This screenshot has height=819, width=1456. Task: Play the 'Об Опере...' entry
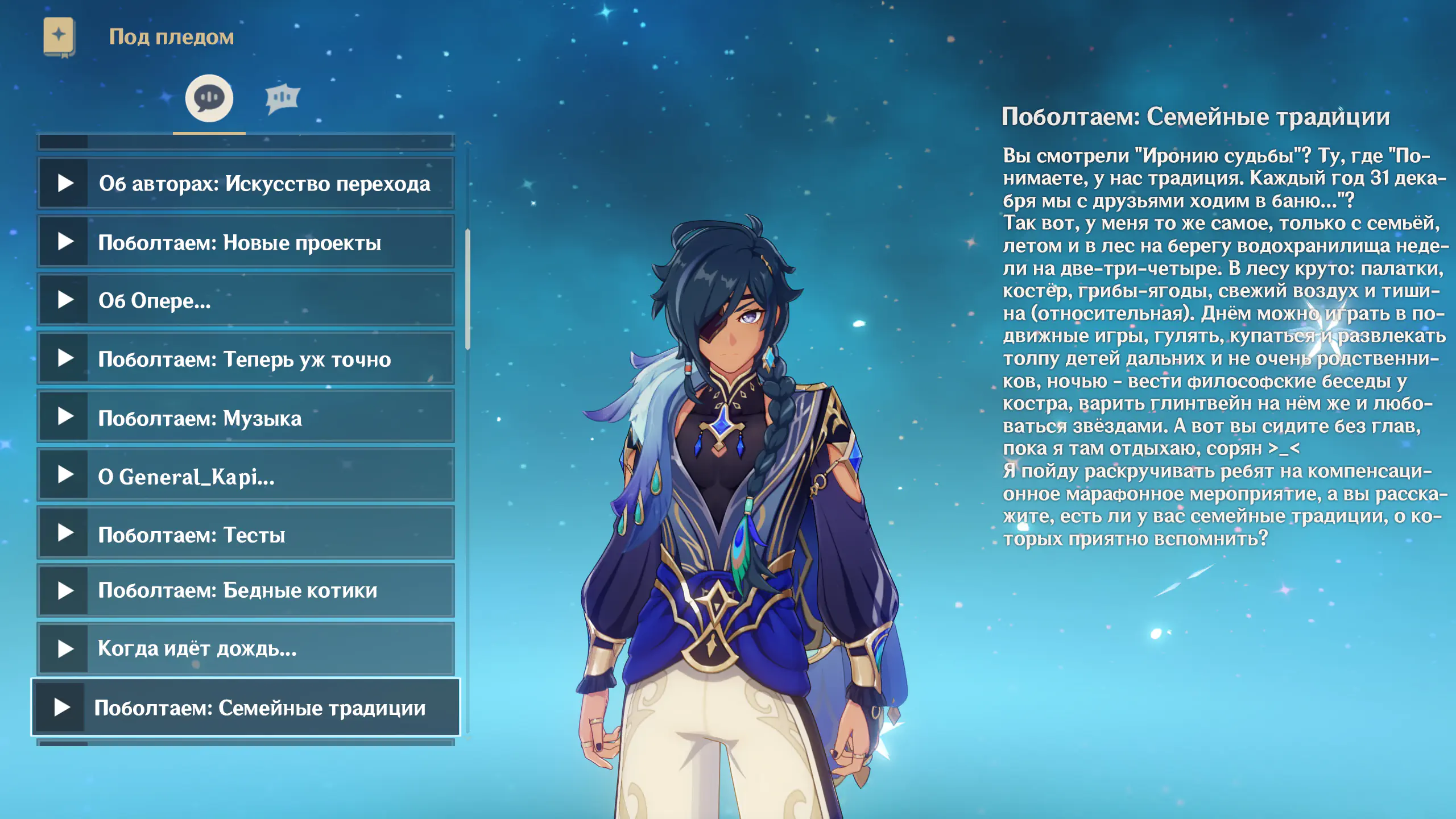click(246, 300)
